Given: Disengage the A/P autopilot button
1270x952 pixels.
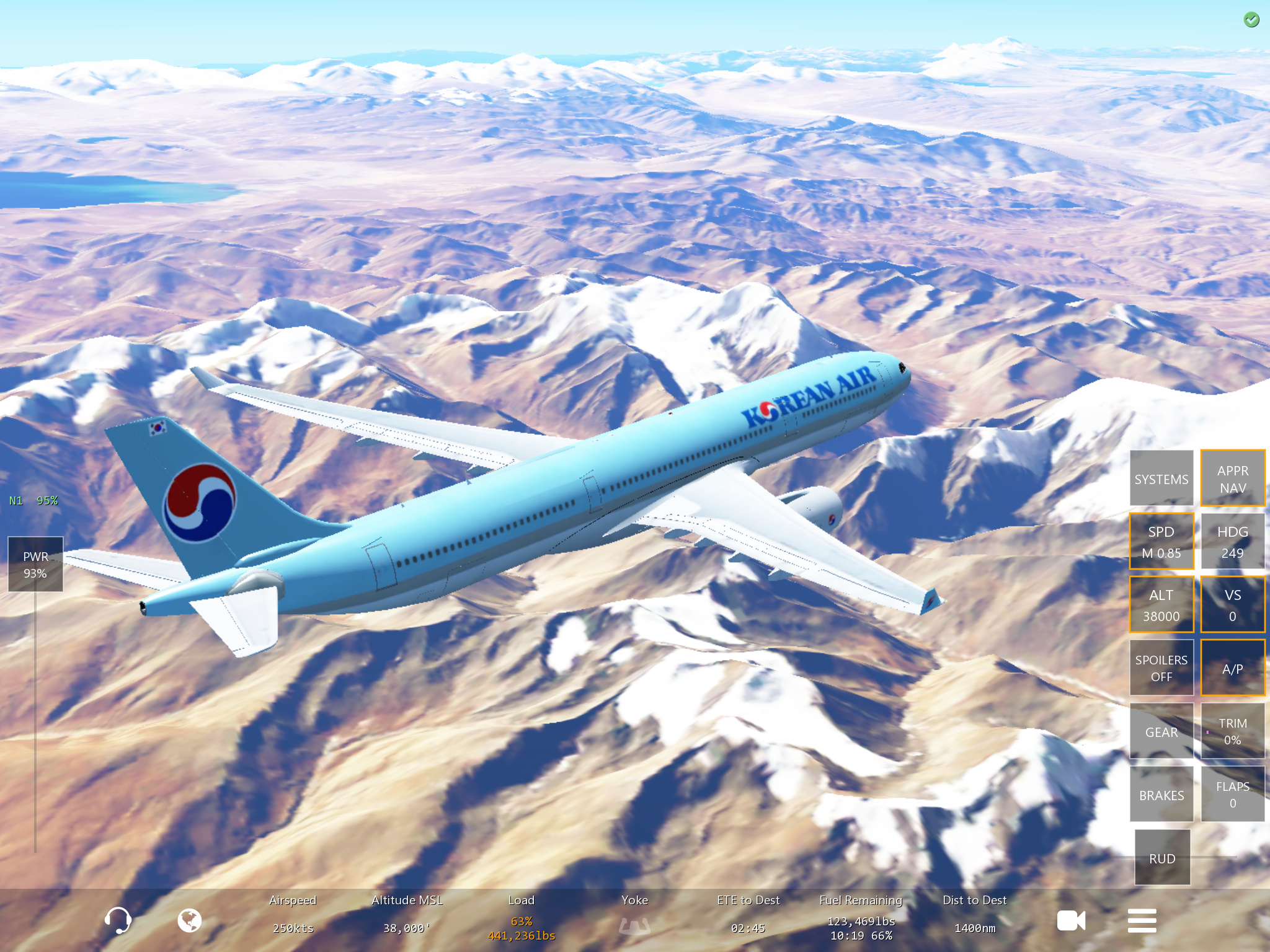Looking at the screenshot, I should (x=1232, y=668).
